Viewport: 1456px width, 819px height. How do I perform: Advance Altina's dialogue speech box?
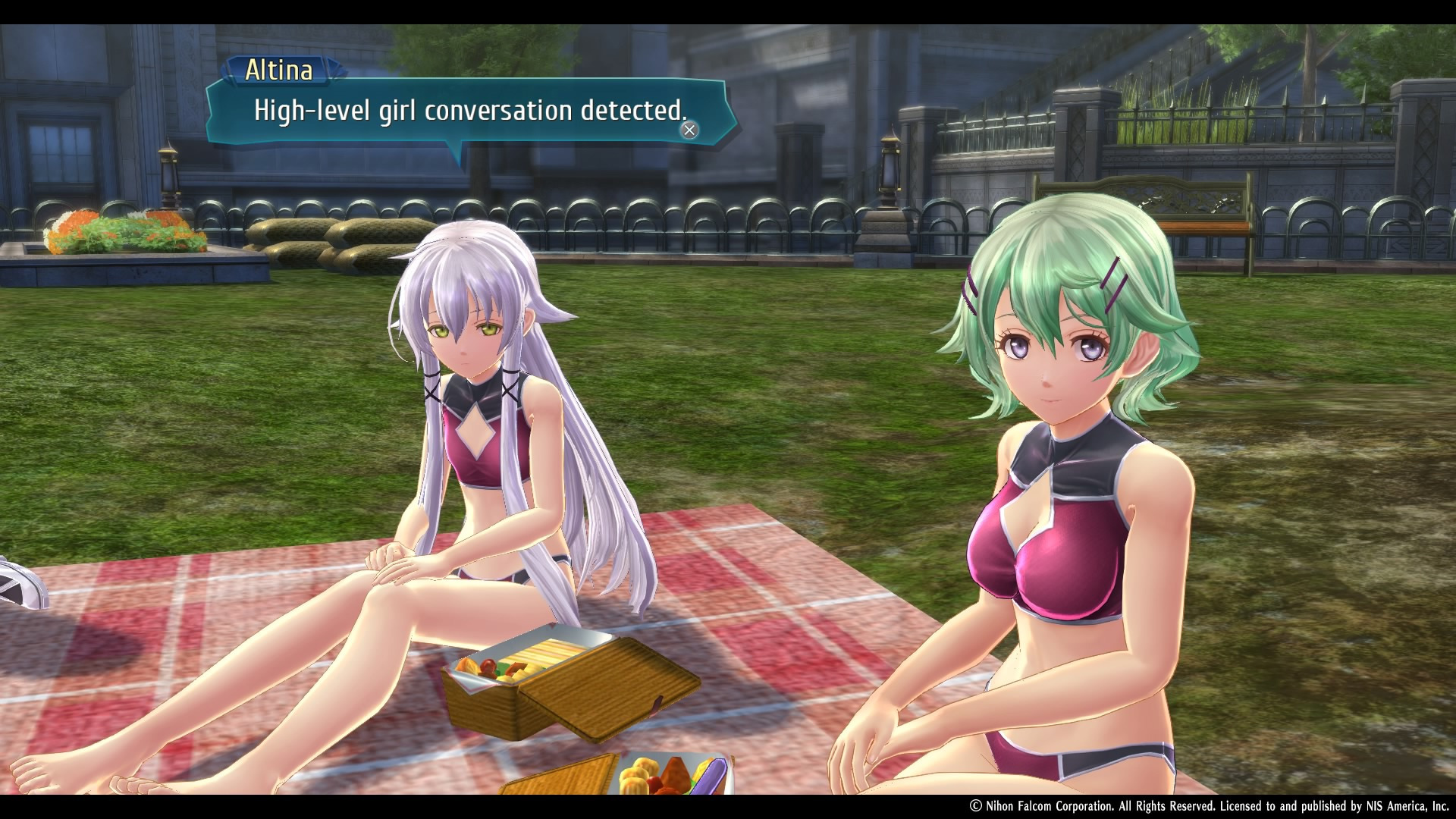point(689,130)
